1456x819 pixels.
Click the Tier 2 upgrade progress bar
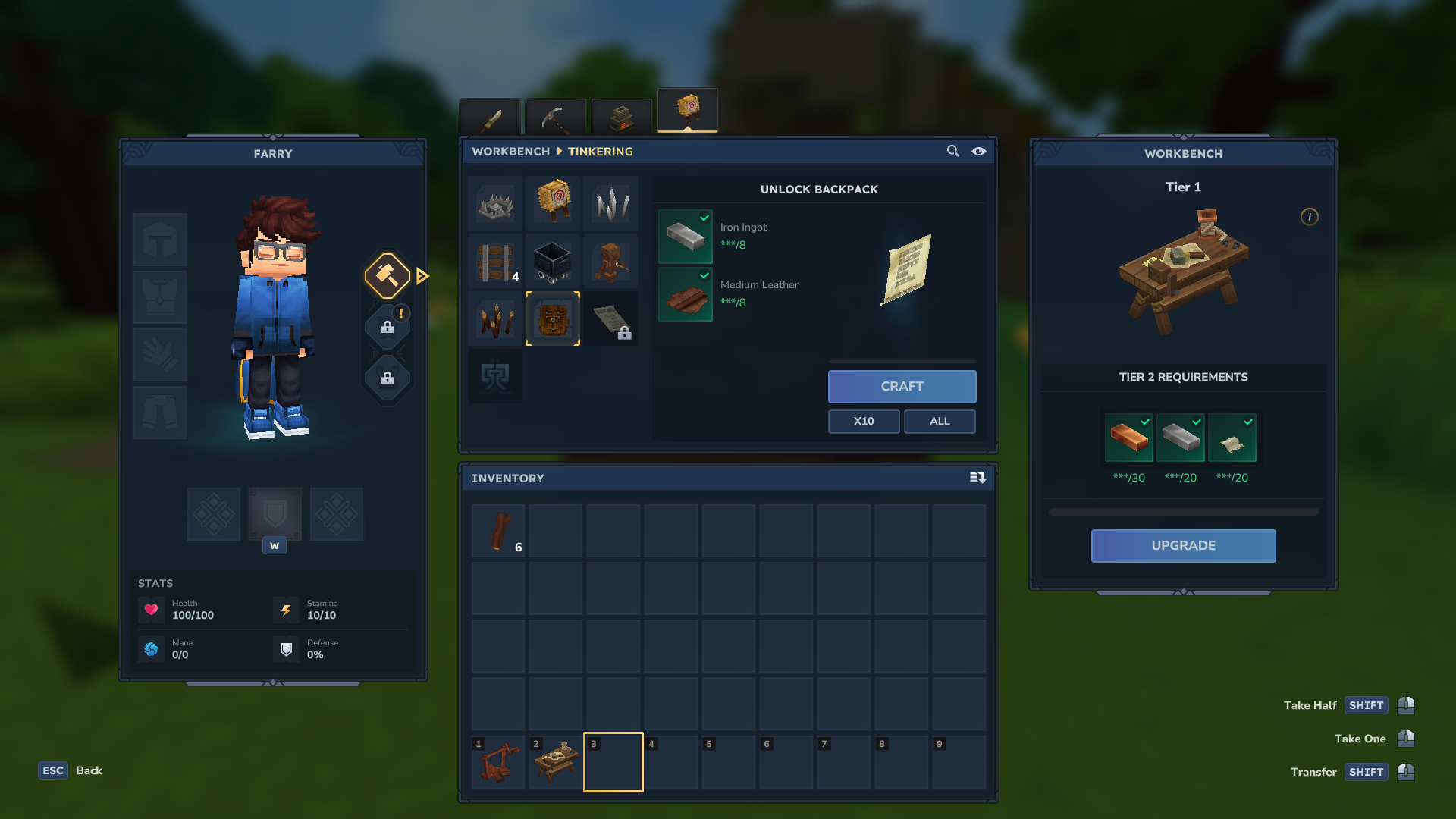(x=1183, y=510)
